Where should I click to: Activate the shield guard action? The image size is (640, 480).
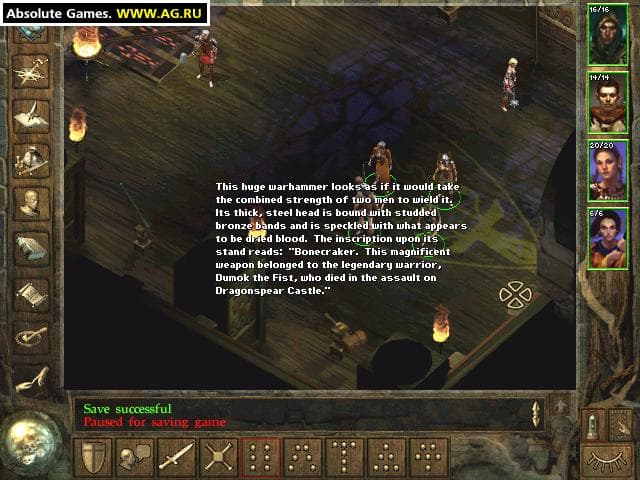coord(93,457)
